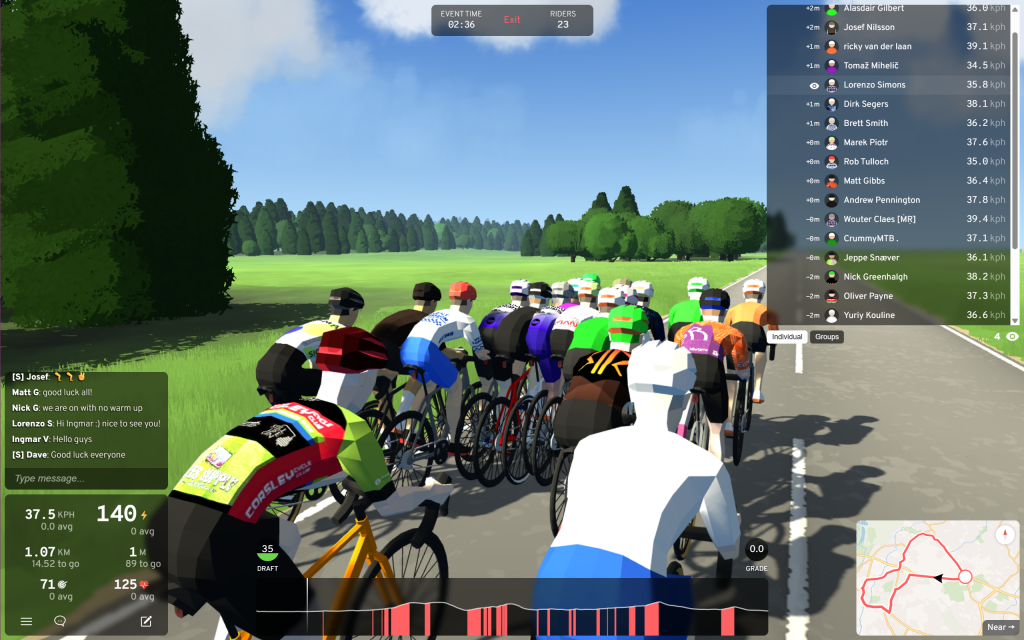The image size is (1024, 640).
Task: Select the Individual tab
Action: pyautogui.click(x=788, y=337)
